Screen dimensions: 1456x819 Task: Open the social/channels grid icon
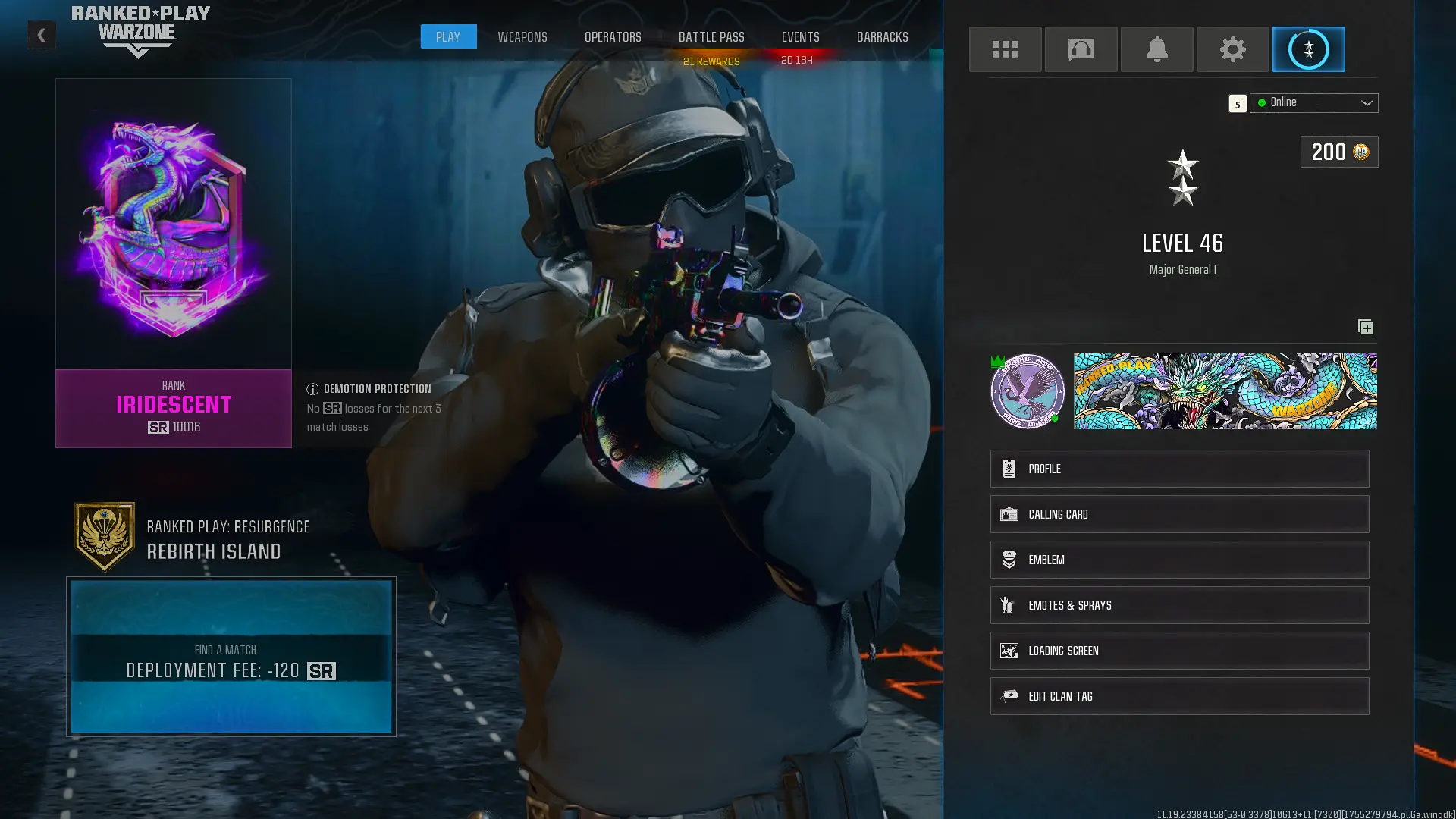pos(1005,49)
